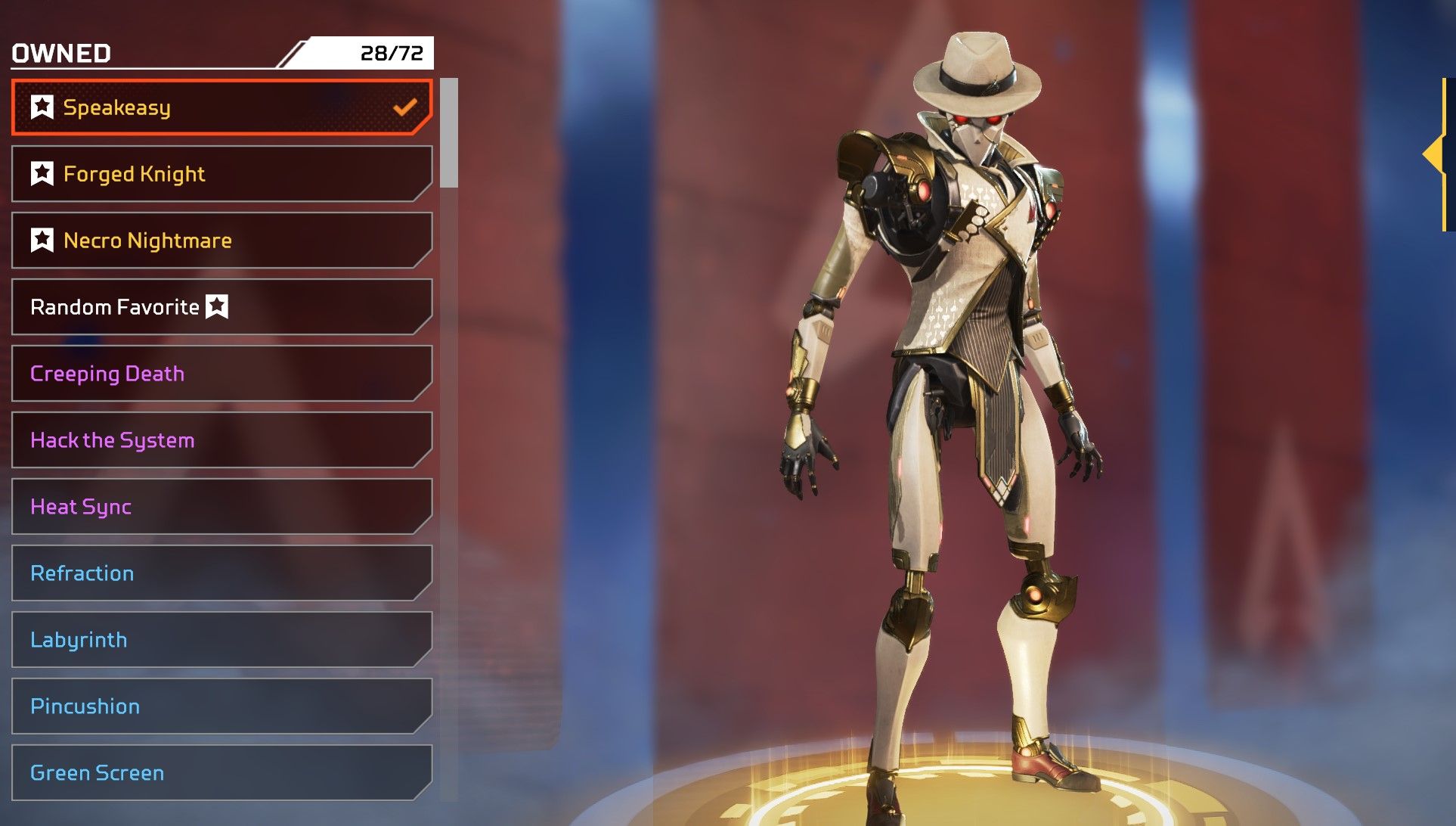Choose the Forged Knight skin
Viewport: 1456px width, 826px height.
click(x=221, y=174)
